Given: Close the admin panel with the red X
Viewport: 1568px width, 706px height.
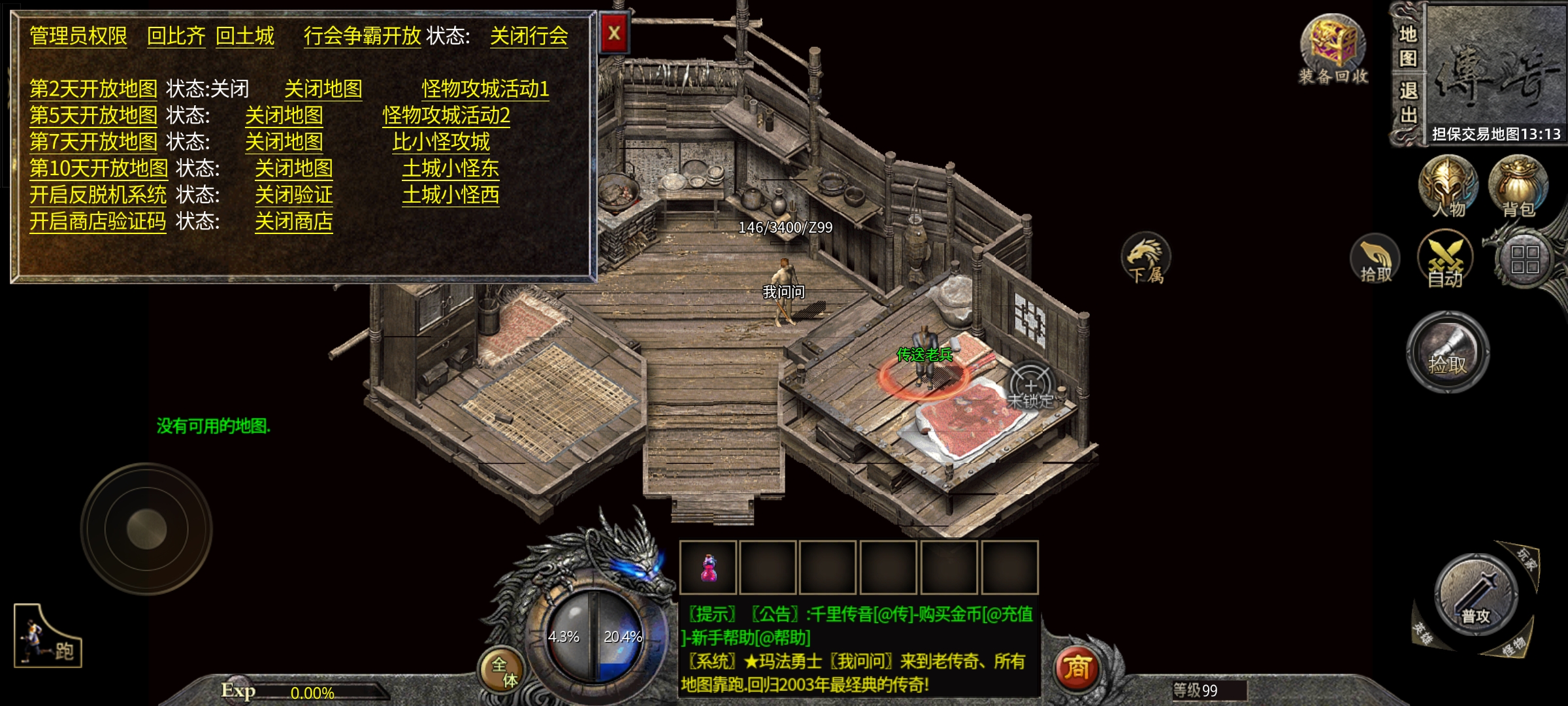Looking at the screenshot, I should pyautogui.click(x=614, y=33).
